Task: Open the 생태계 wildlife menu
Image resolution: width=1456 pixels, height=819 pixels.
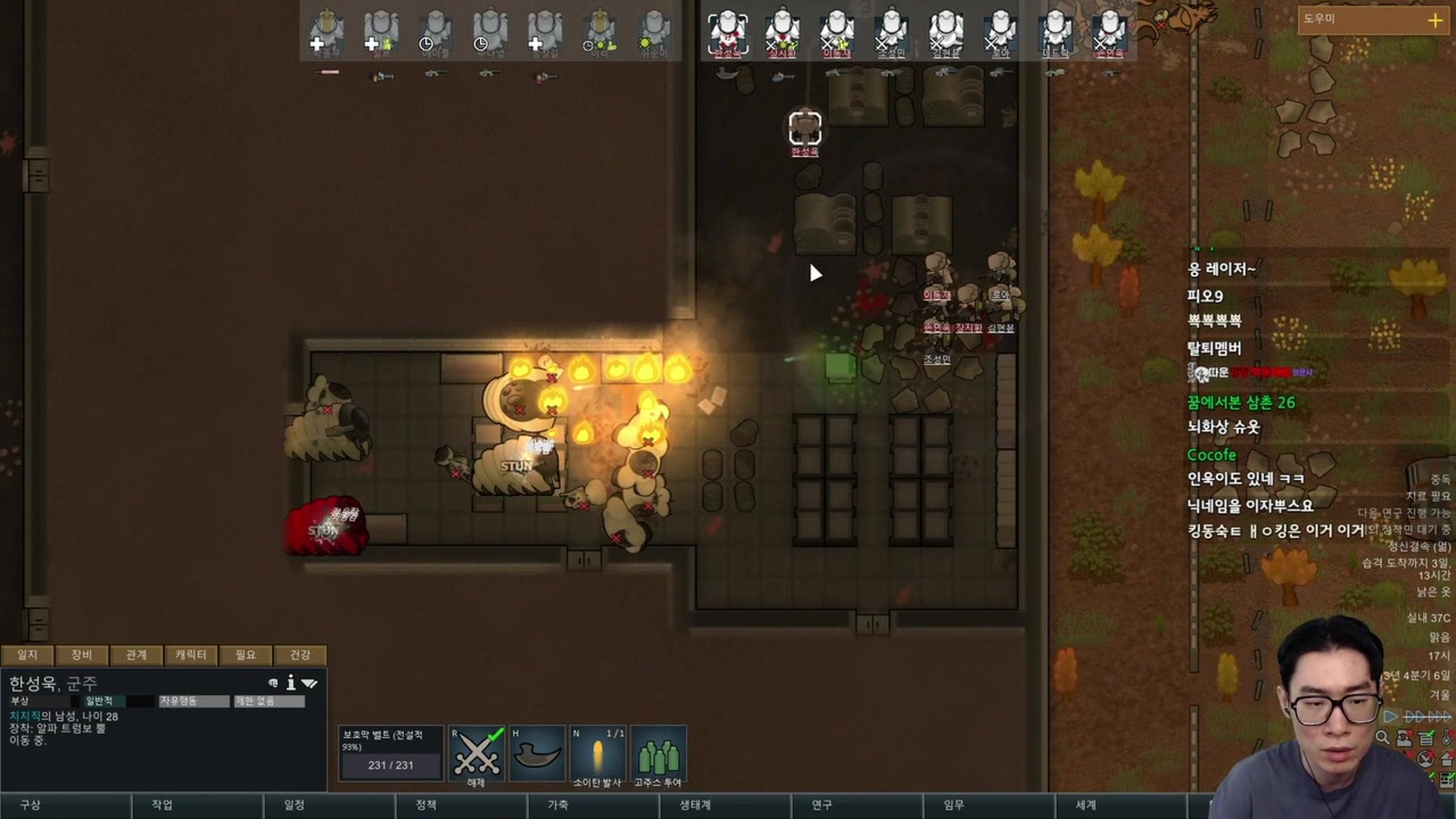Action: coord(695,805)
